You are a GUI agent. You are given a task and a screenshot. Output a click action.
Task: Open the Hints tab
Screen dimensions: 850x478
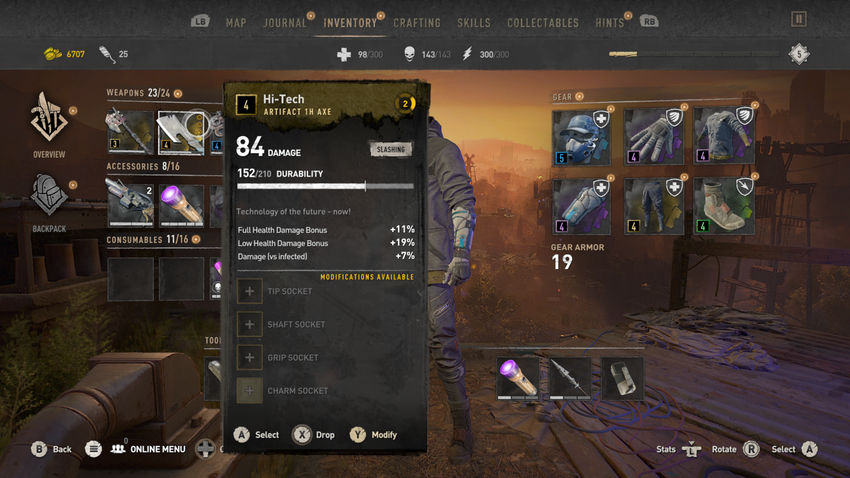pyautogui.click(x=610, y=23)
